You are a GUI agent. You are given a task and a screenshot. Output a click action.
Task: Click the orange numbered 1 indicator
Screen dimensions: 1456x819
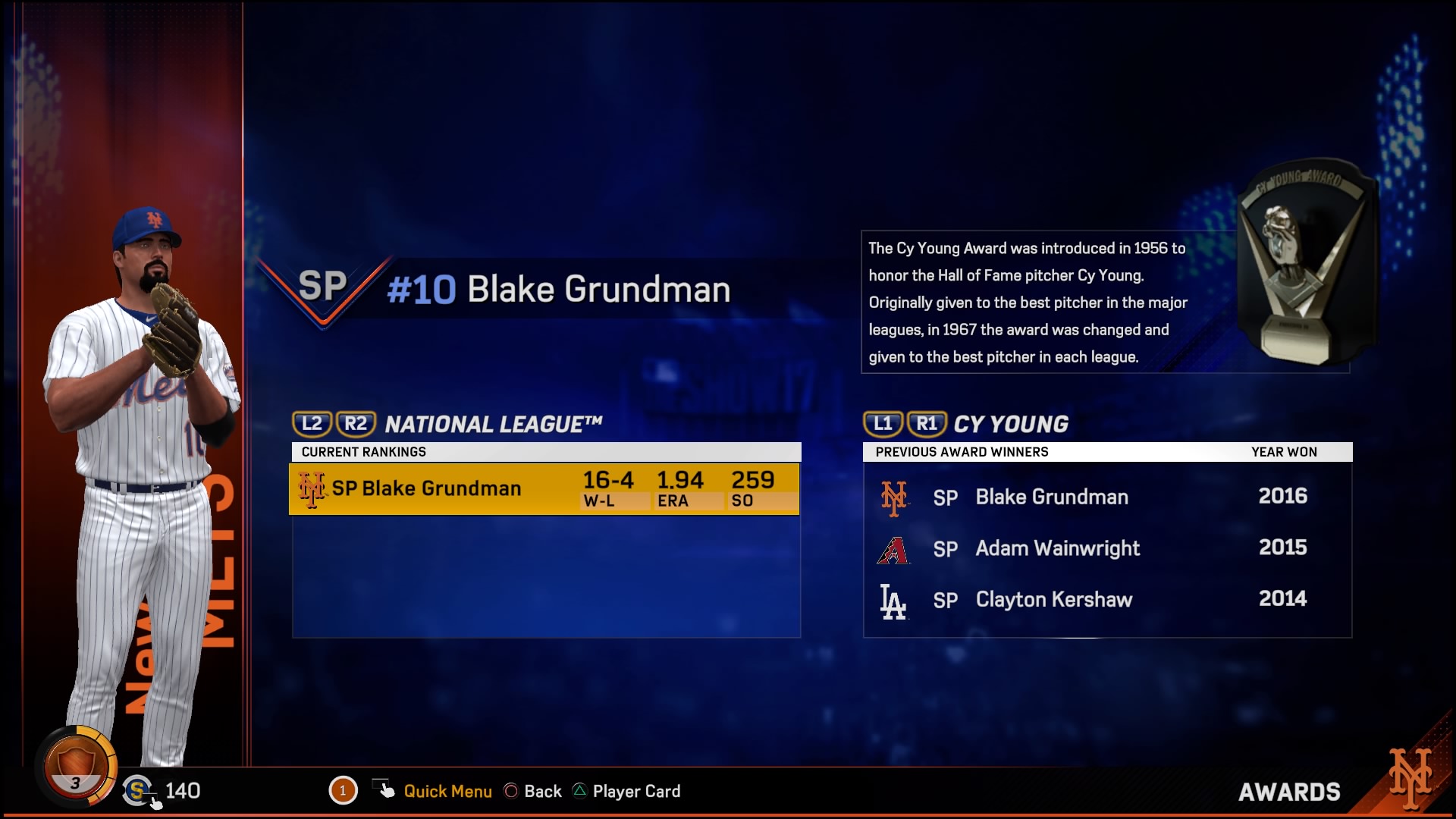(344, 790)
